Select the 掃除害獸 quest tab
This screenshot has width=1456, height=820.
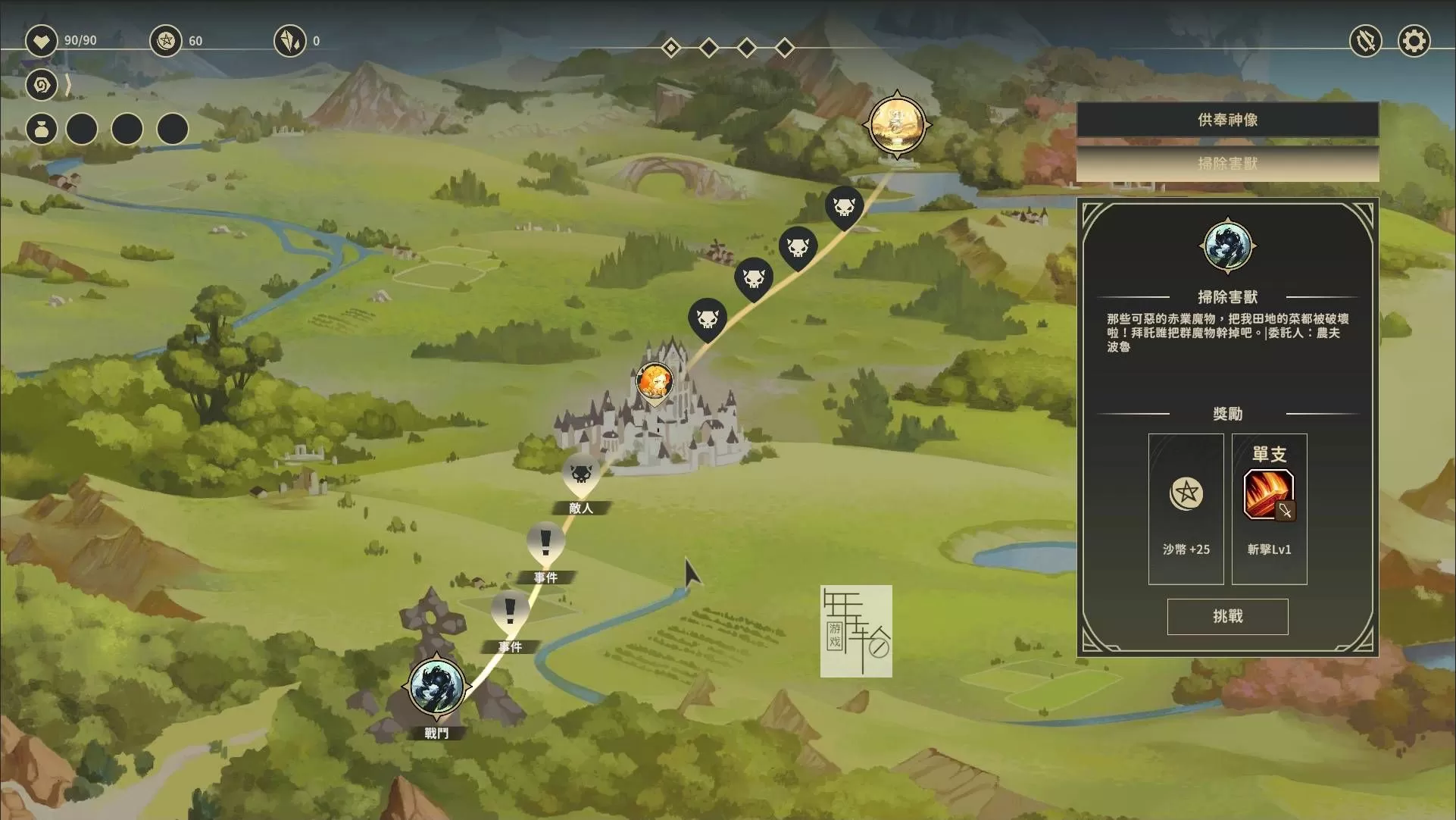[x=1227, y=163]
